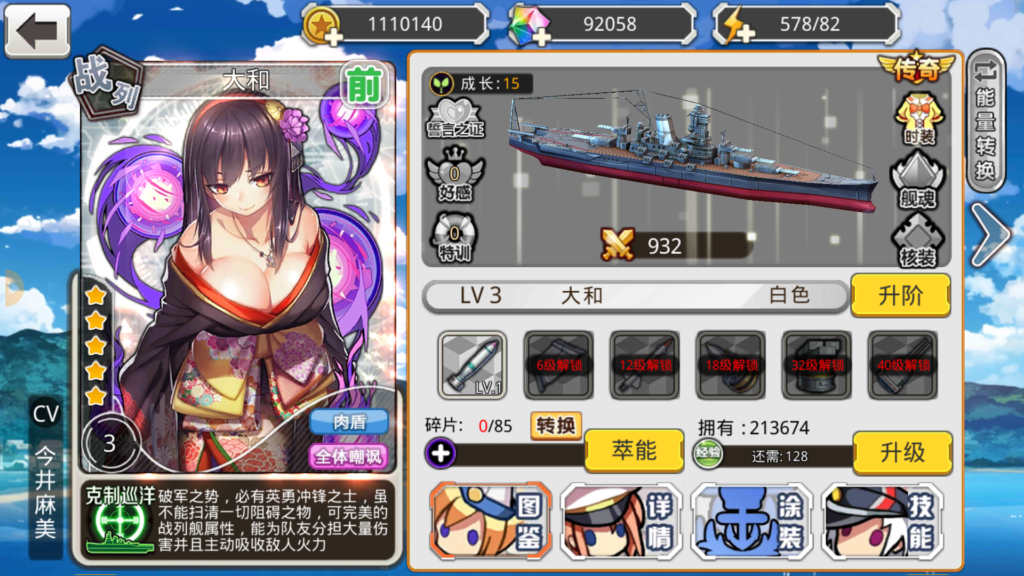Open the 时装 costume icon
Viewport: 1024px width, 576px height.
click(918, 118)
